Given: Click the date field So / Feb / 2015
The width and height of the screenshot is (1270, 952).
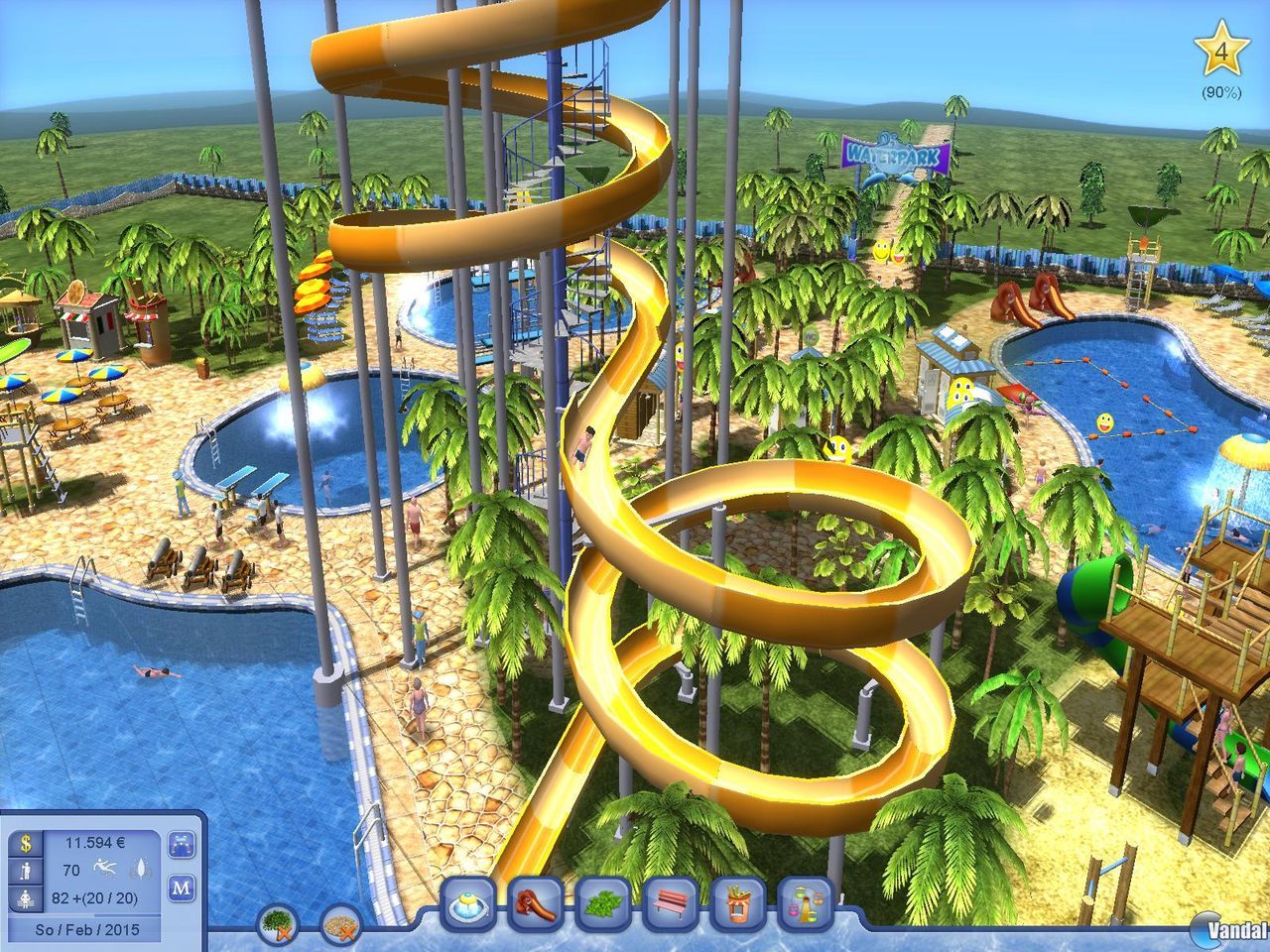Looking at the screenshot, I should (x=88, y=928).
